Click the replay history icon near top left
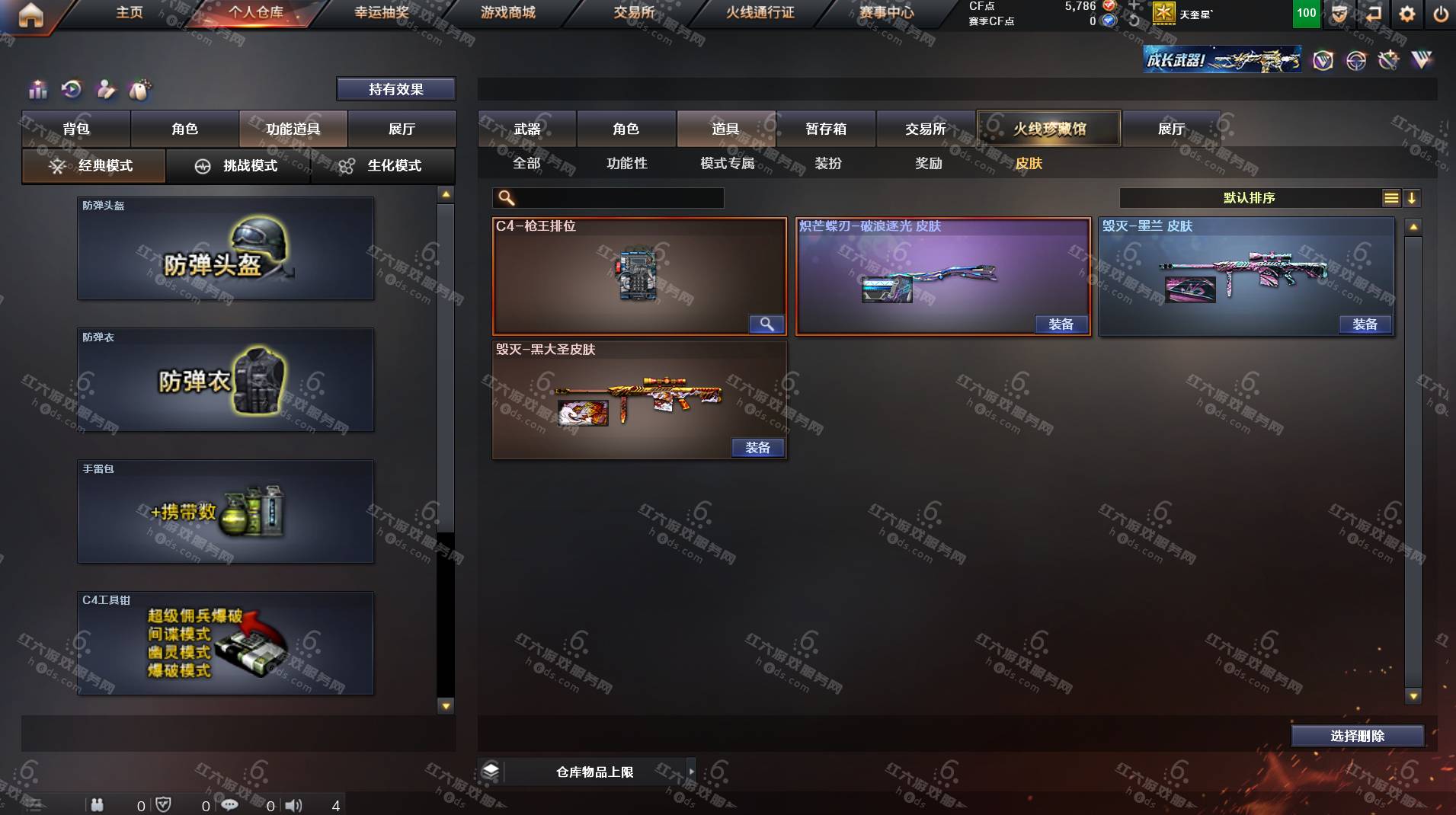This screenshot has width=1456, height=815. tap(71, 90)
